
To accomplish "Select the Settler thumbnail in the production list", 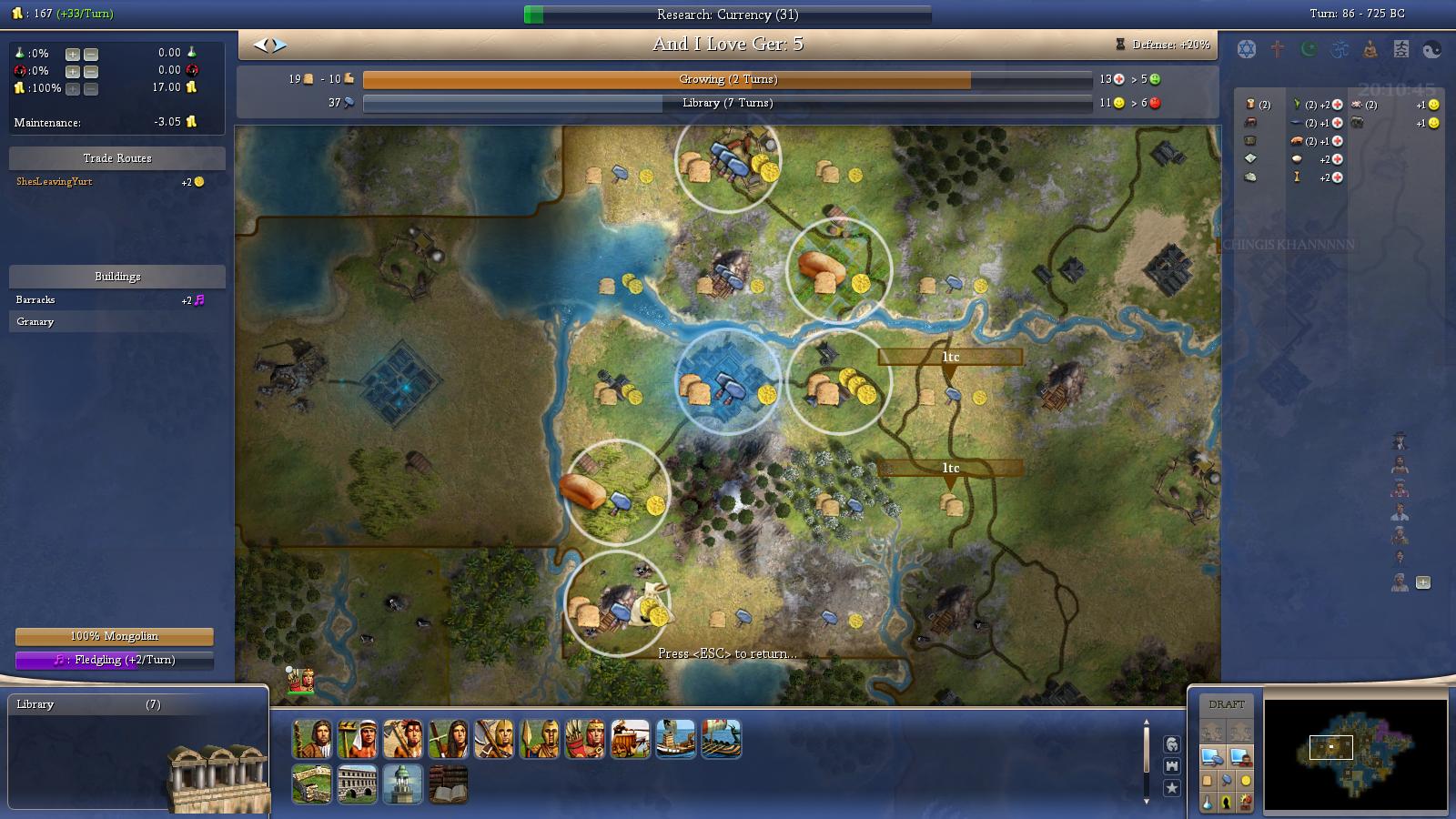I will tap(312, 741).
